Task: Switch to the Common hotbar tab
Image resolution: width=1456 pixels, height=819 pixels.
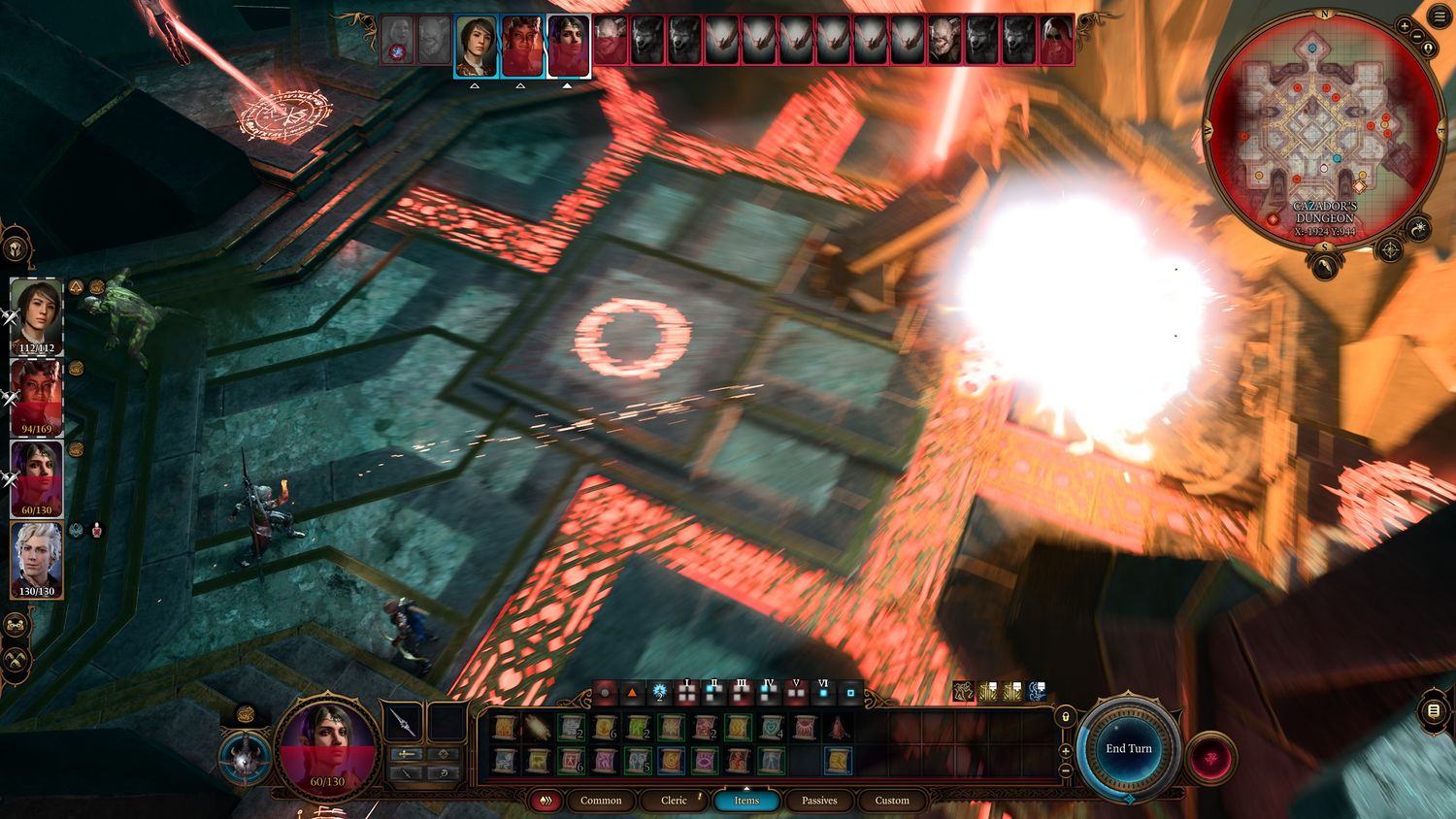Action: pos(601,801)
